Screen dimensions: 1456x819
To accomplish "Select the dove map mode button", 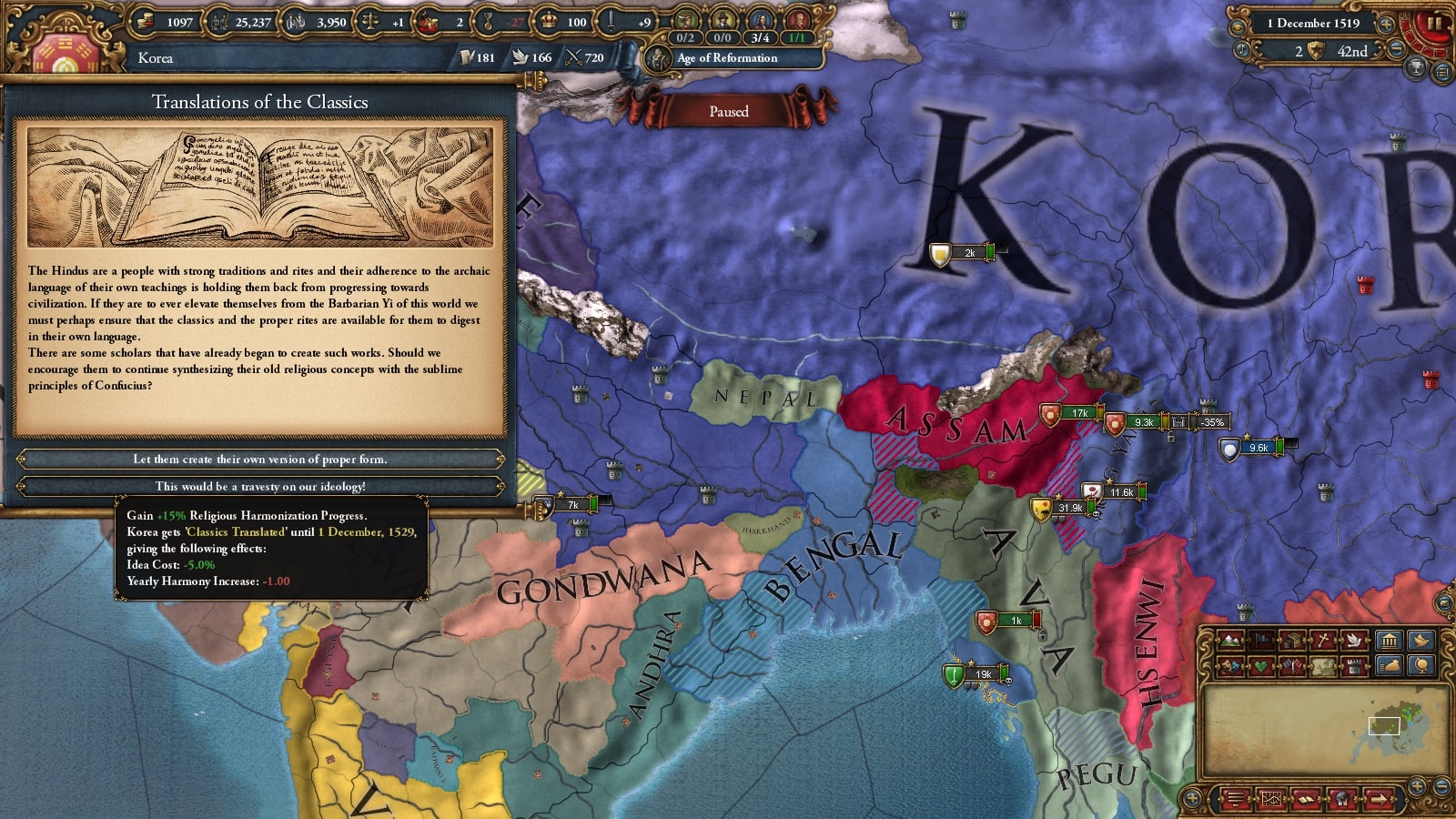I will click(x=1355, y=641).
